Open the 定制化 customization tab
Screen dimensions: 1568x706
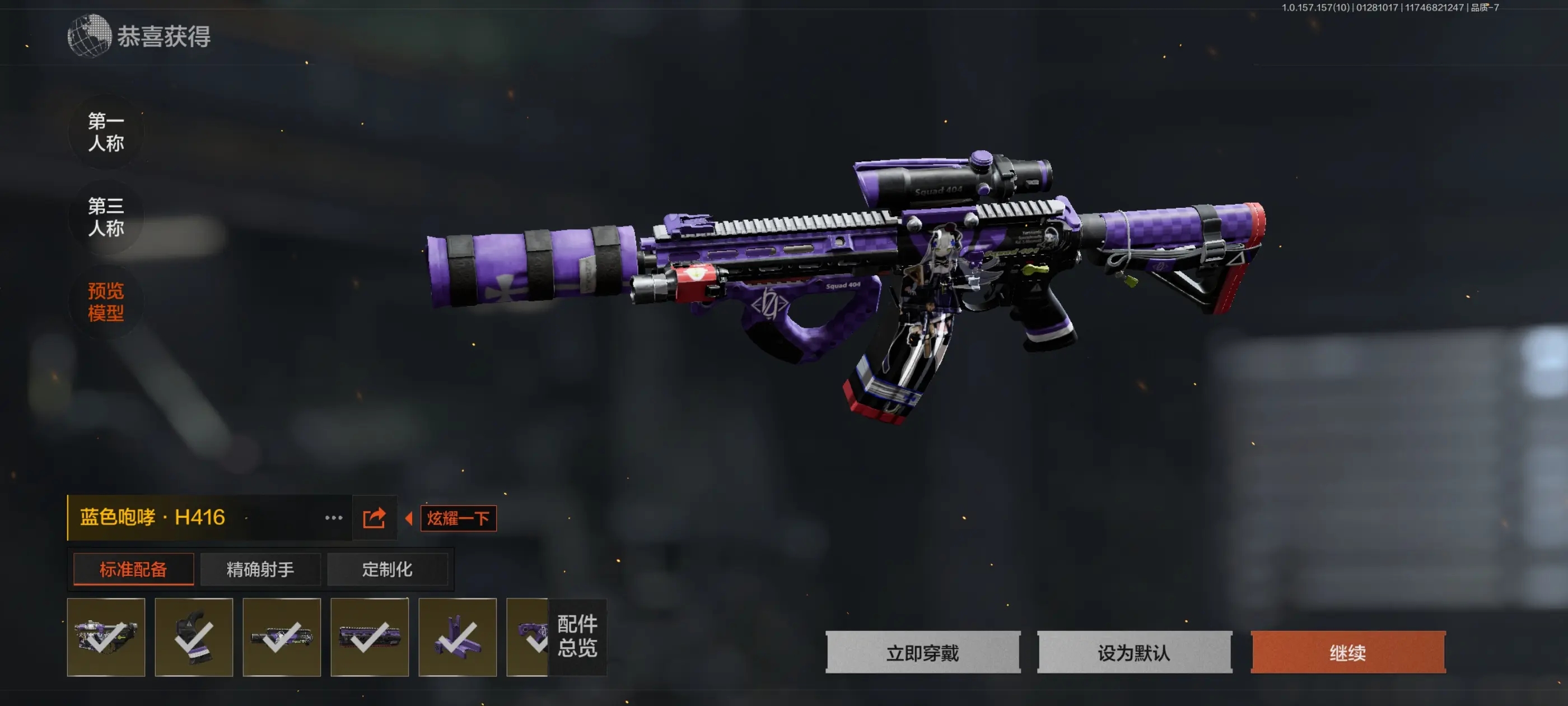(x=387, y=569)
